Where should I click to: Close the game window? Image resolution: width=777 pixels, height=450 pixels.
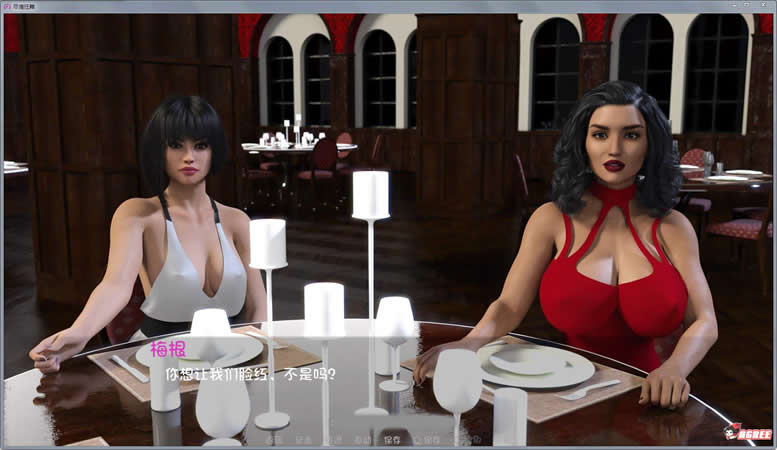click(765, 6)
